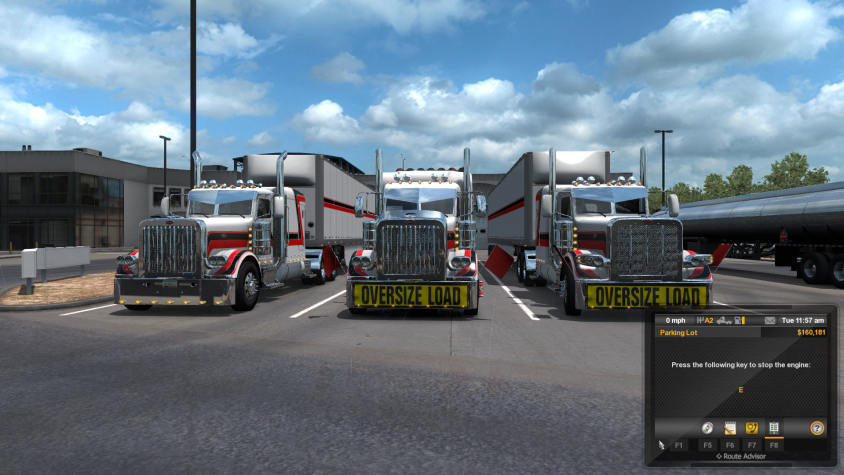Select the checklist information tab
This screenshot has height=475, width=844.
[773, 428]
